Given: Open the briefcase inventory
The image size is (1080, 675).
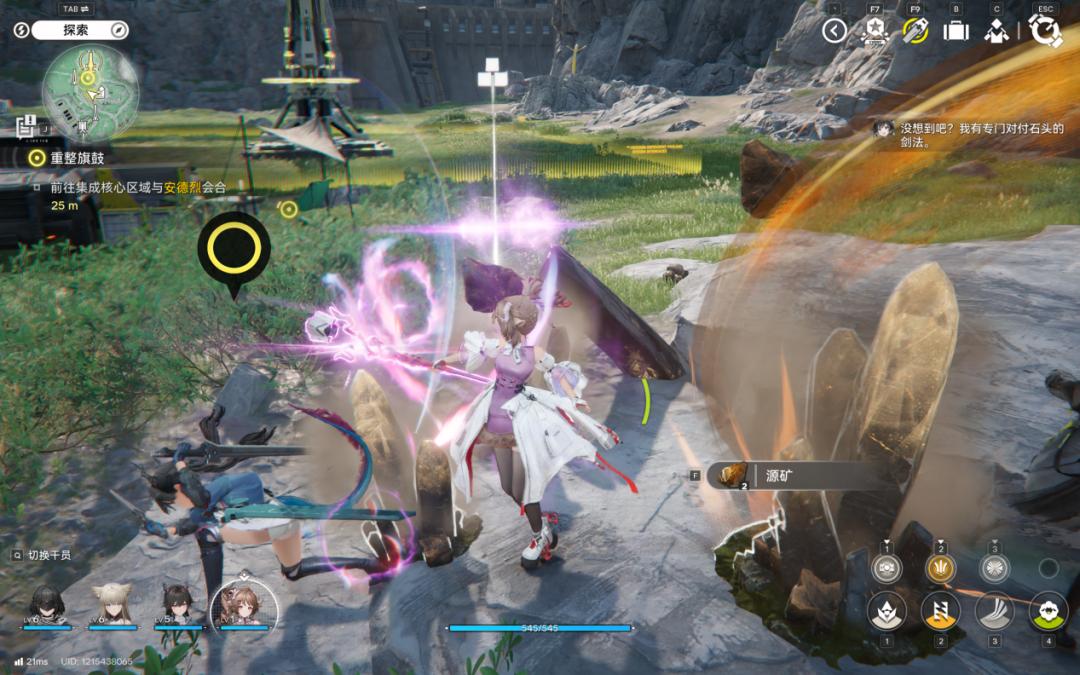Looking at the screenshot, I should coord(956,31).
